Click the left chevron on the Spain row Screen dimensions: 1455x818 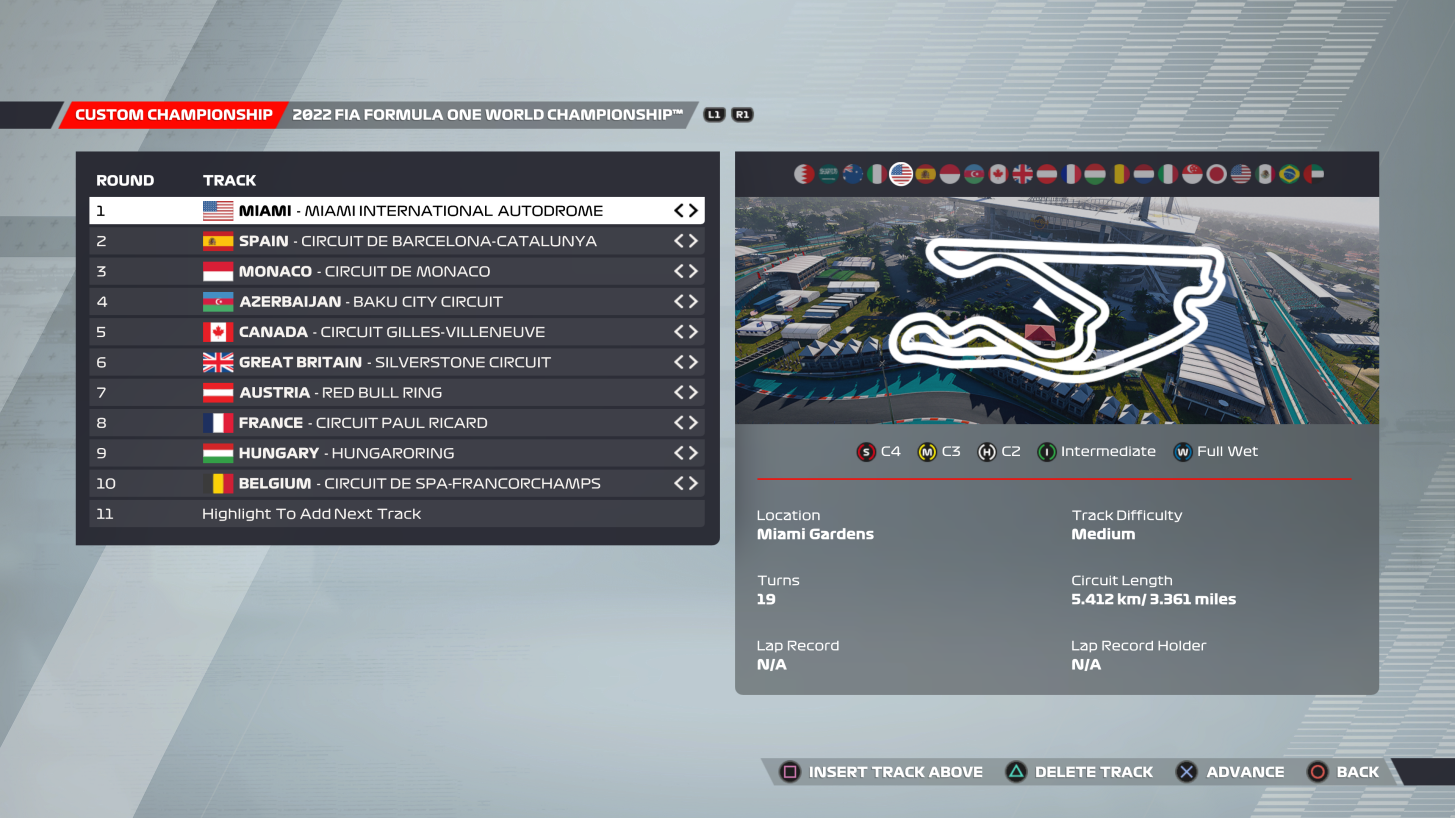click(679, 240)
